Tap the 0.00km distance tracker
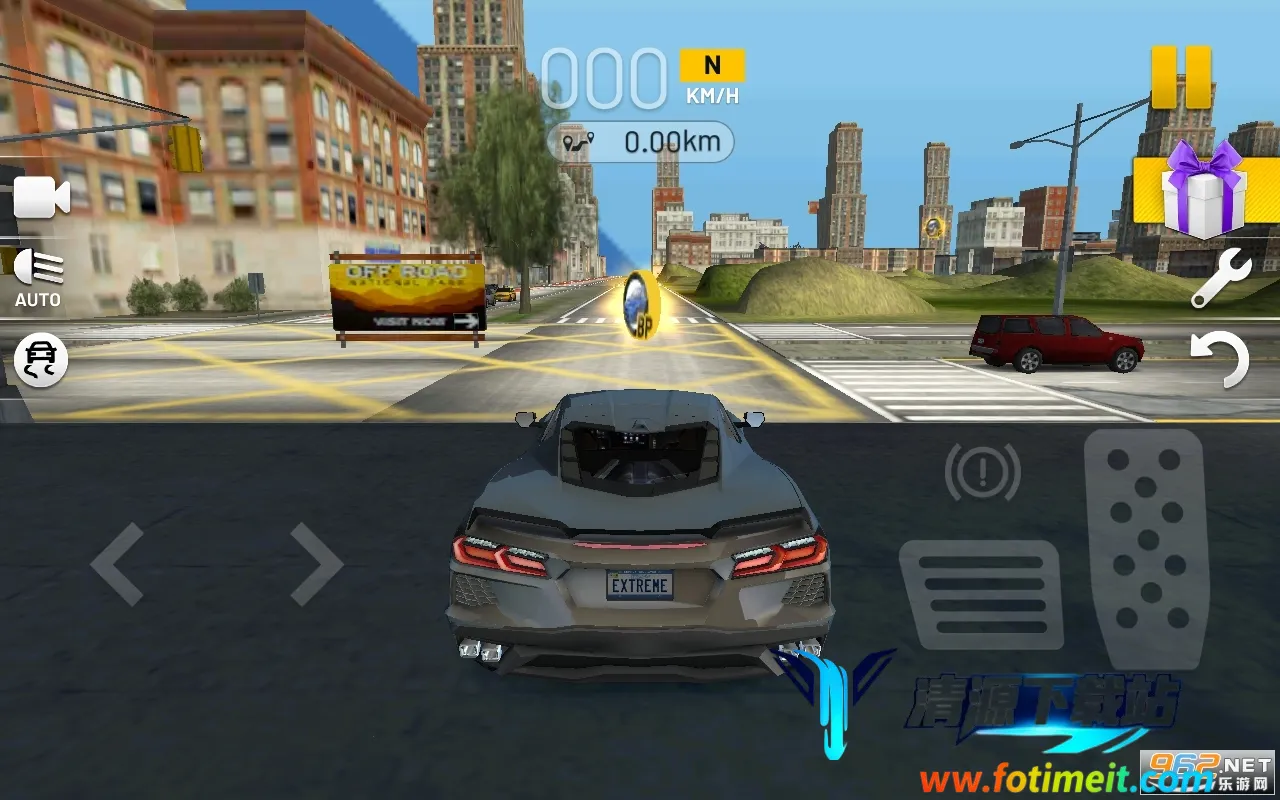The width and height of the screenshot is (1280, 800). [x=641, y=142]
